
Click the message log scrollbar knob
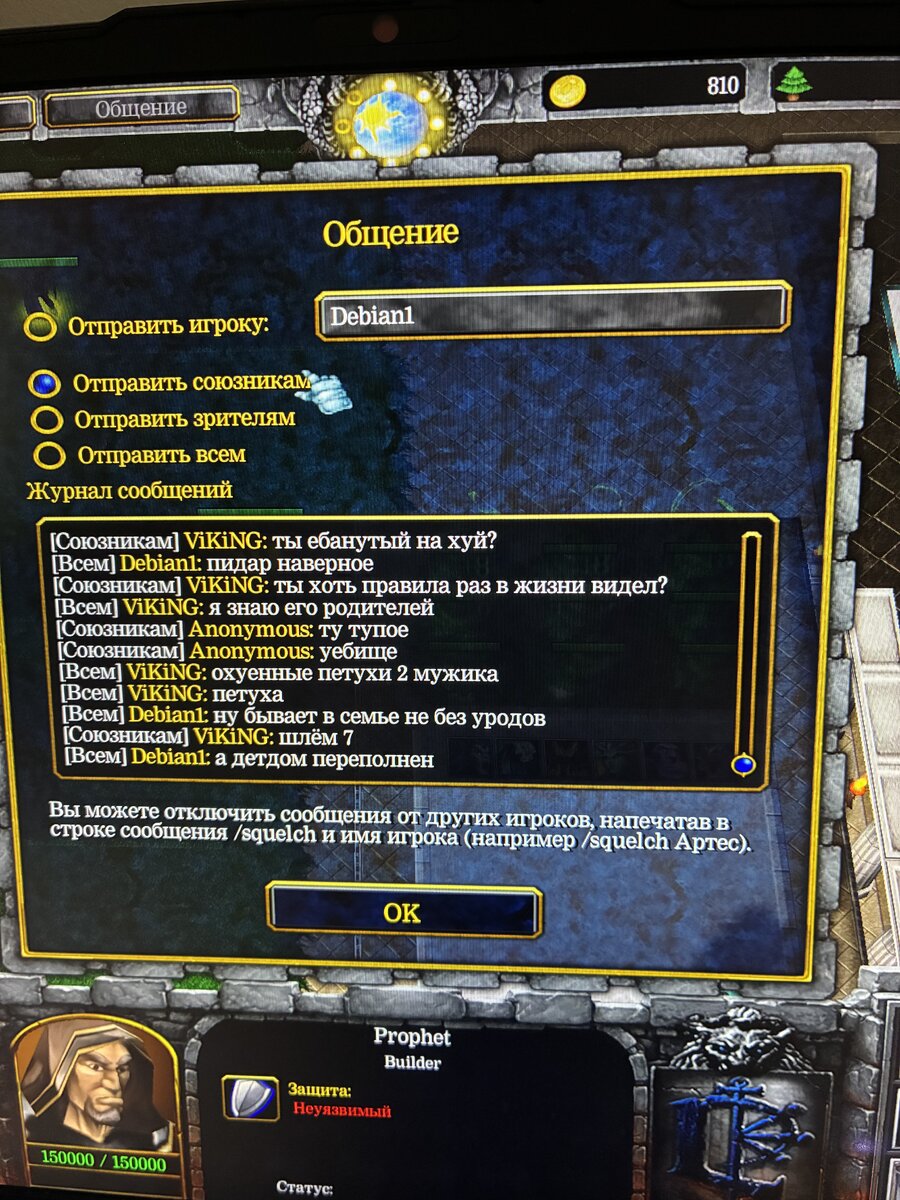coord(743,765)
